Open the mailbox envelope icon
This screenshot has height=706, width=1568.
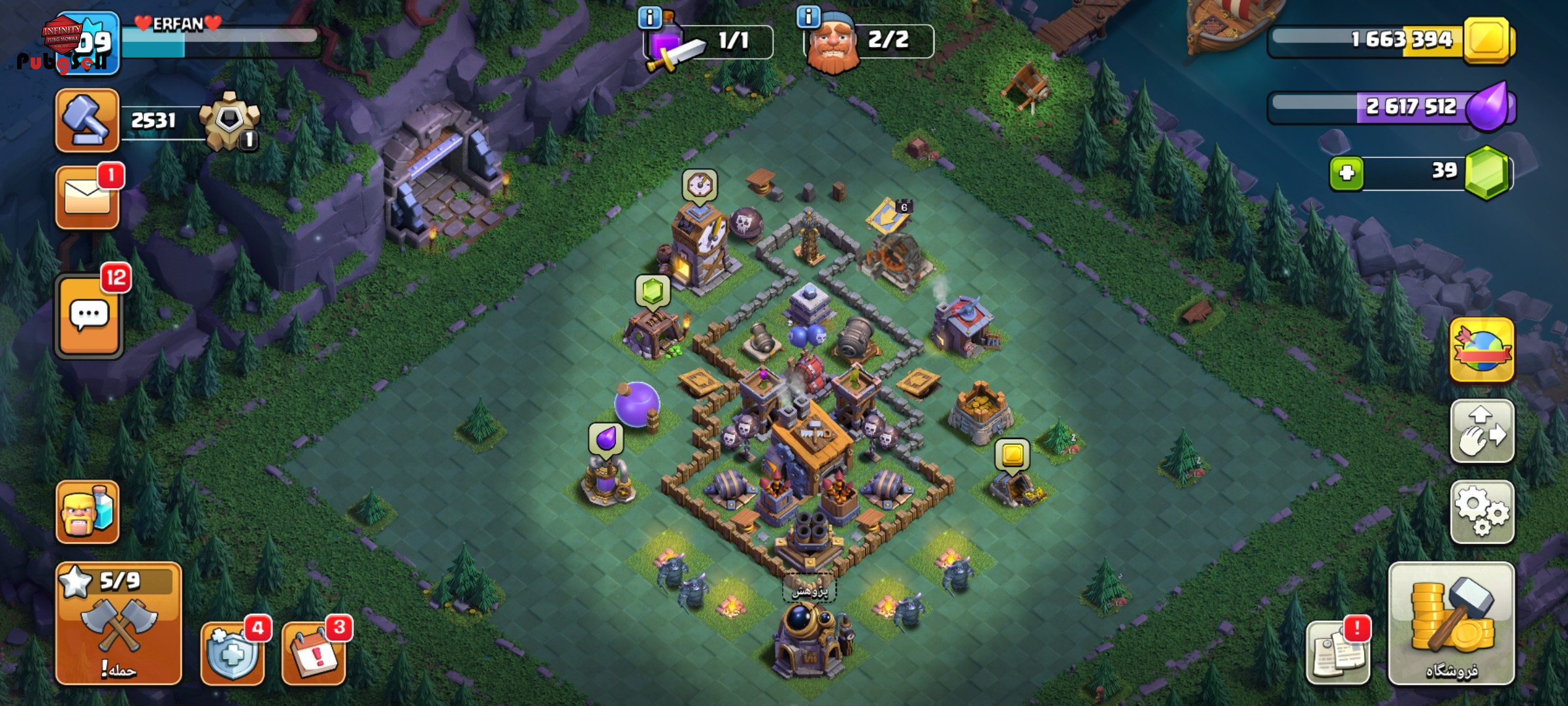[x=88, y=197]
